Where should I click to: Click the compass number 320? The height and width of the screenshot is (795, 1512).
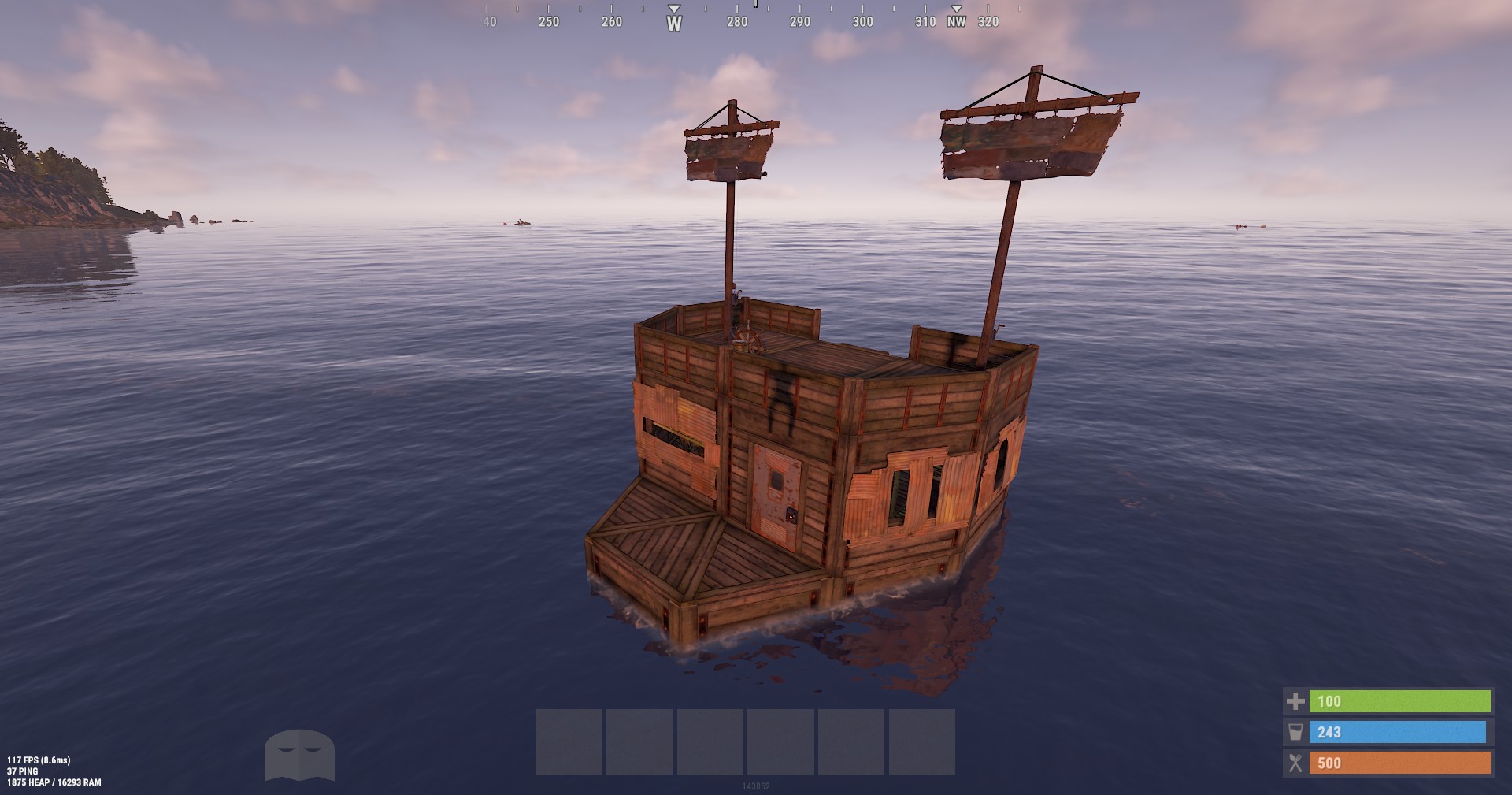pos(990,24)
